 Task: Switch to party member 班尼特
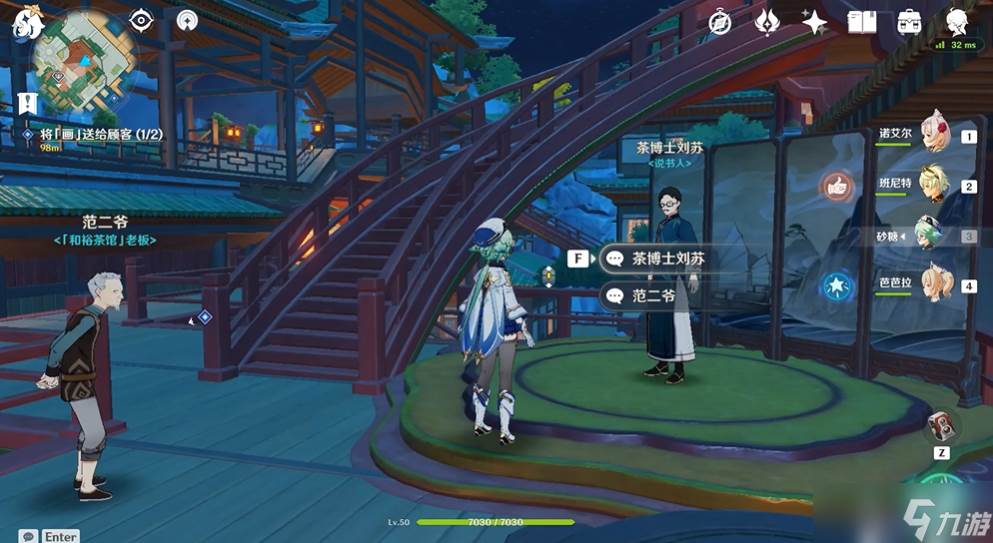click(934, 184)
